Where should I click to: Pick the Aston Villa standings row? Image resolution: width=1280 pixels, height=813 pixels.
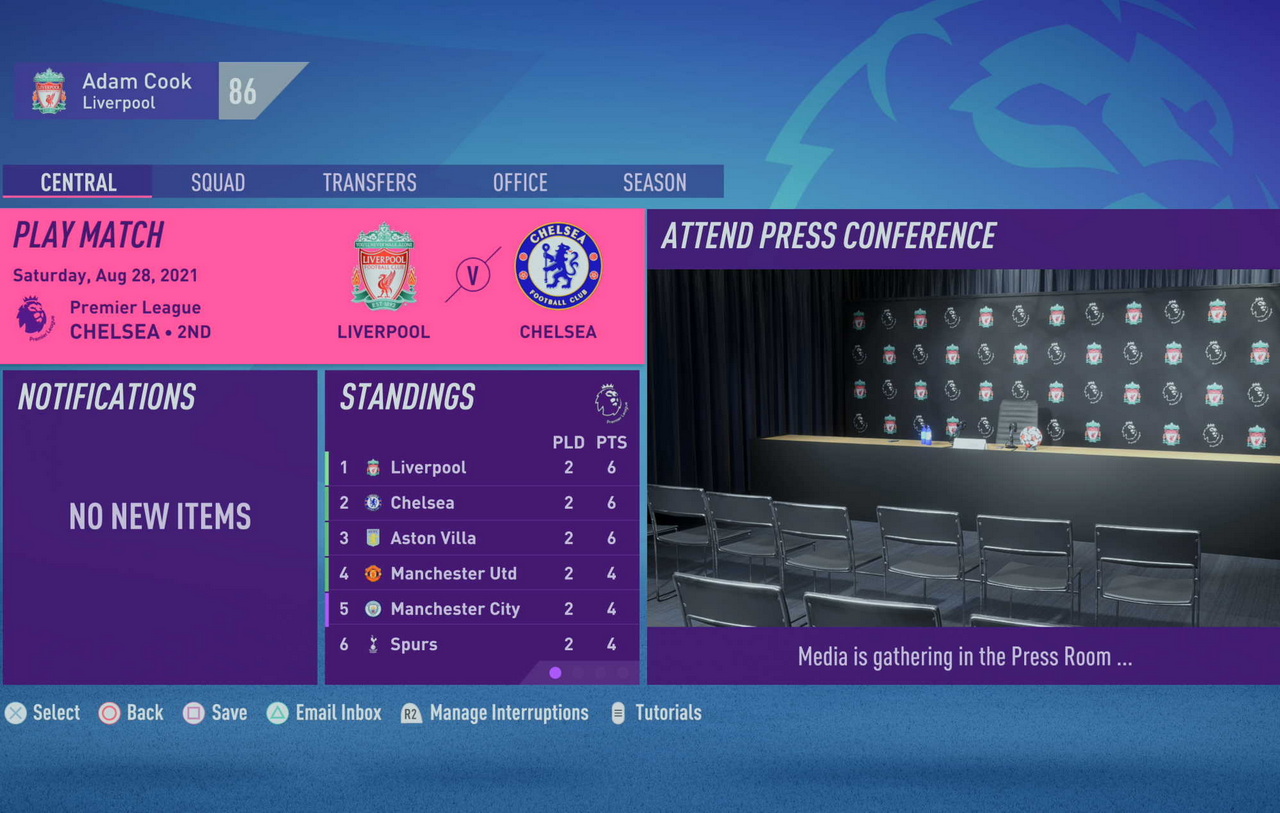483,538
